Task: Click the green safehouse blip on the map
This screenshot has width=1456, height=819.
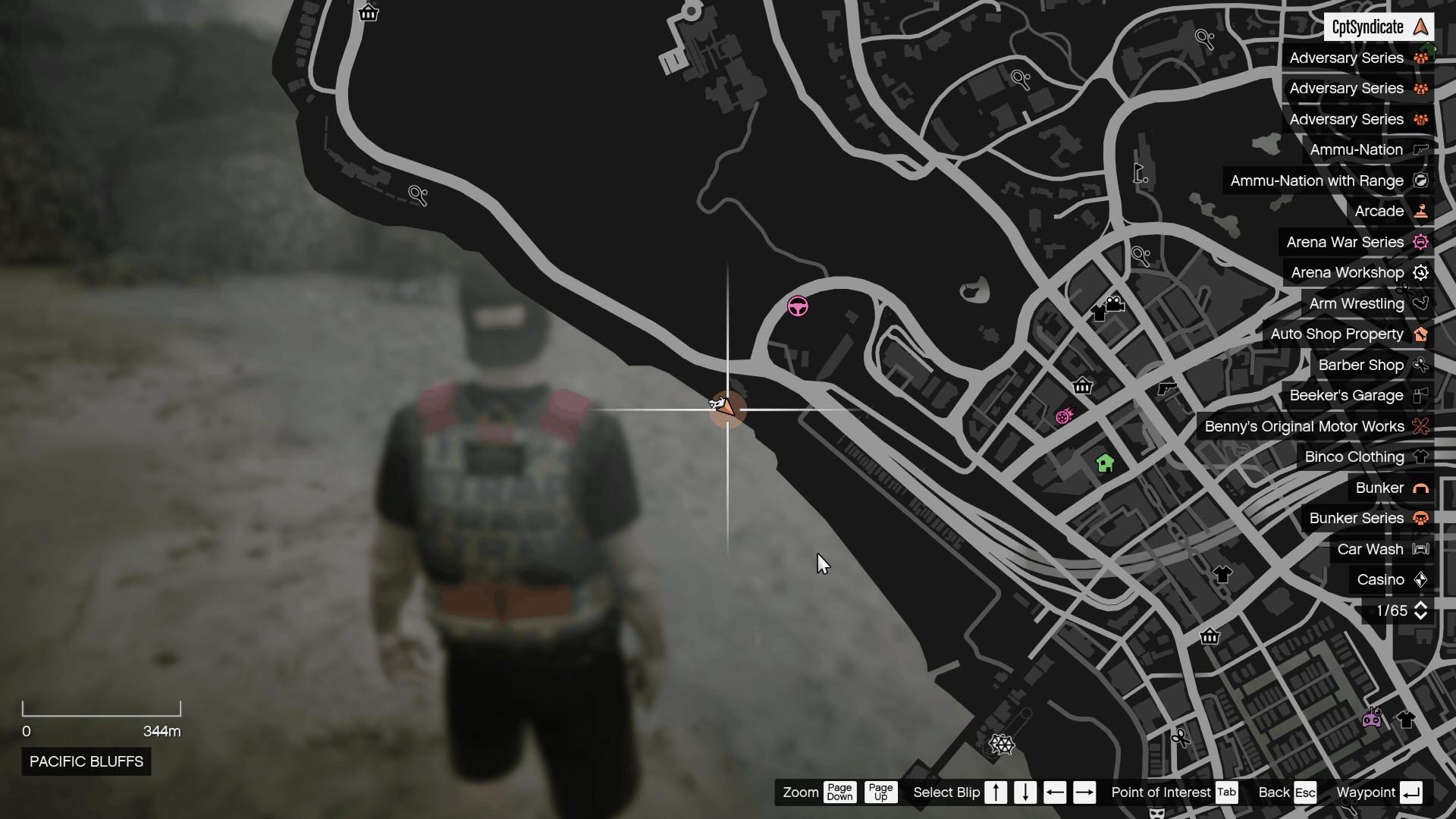Action: 1106,461
